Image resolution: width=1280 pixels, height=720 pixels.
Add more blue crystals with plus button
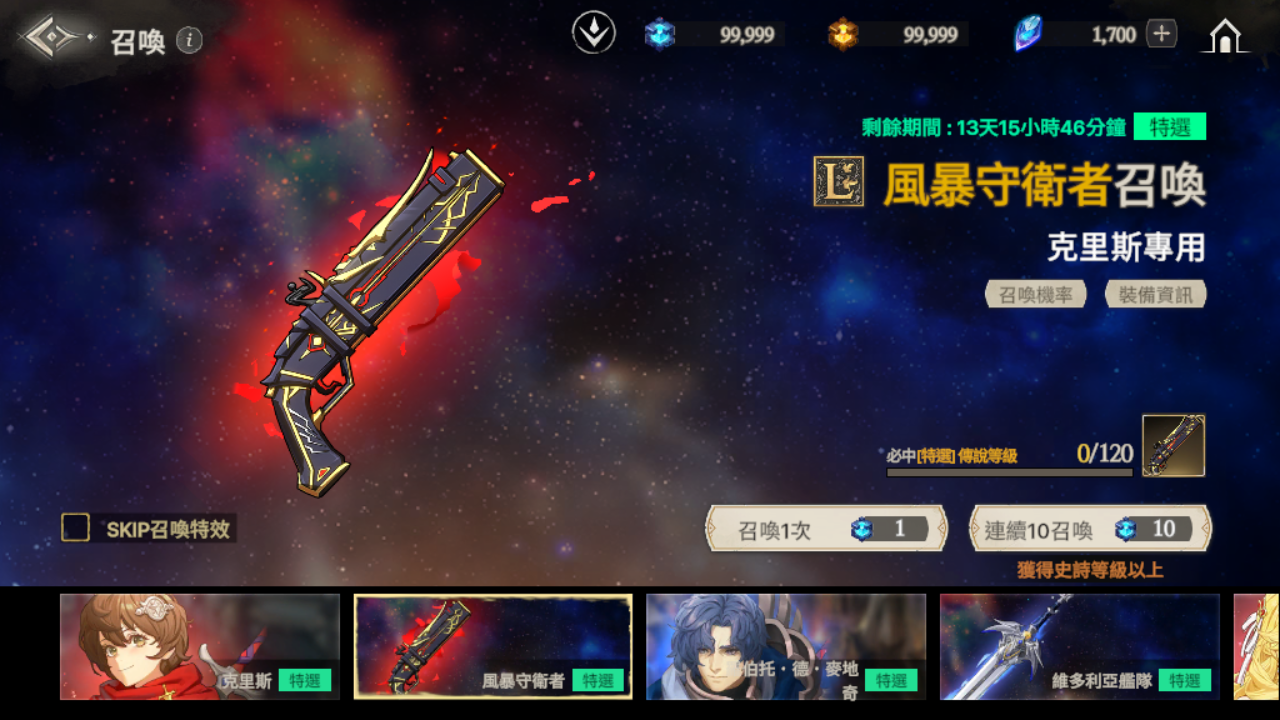coord(1161,34)
